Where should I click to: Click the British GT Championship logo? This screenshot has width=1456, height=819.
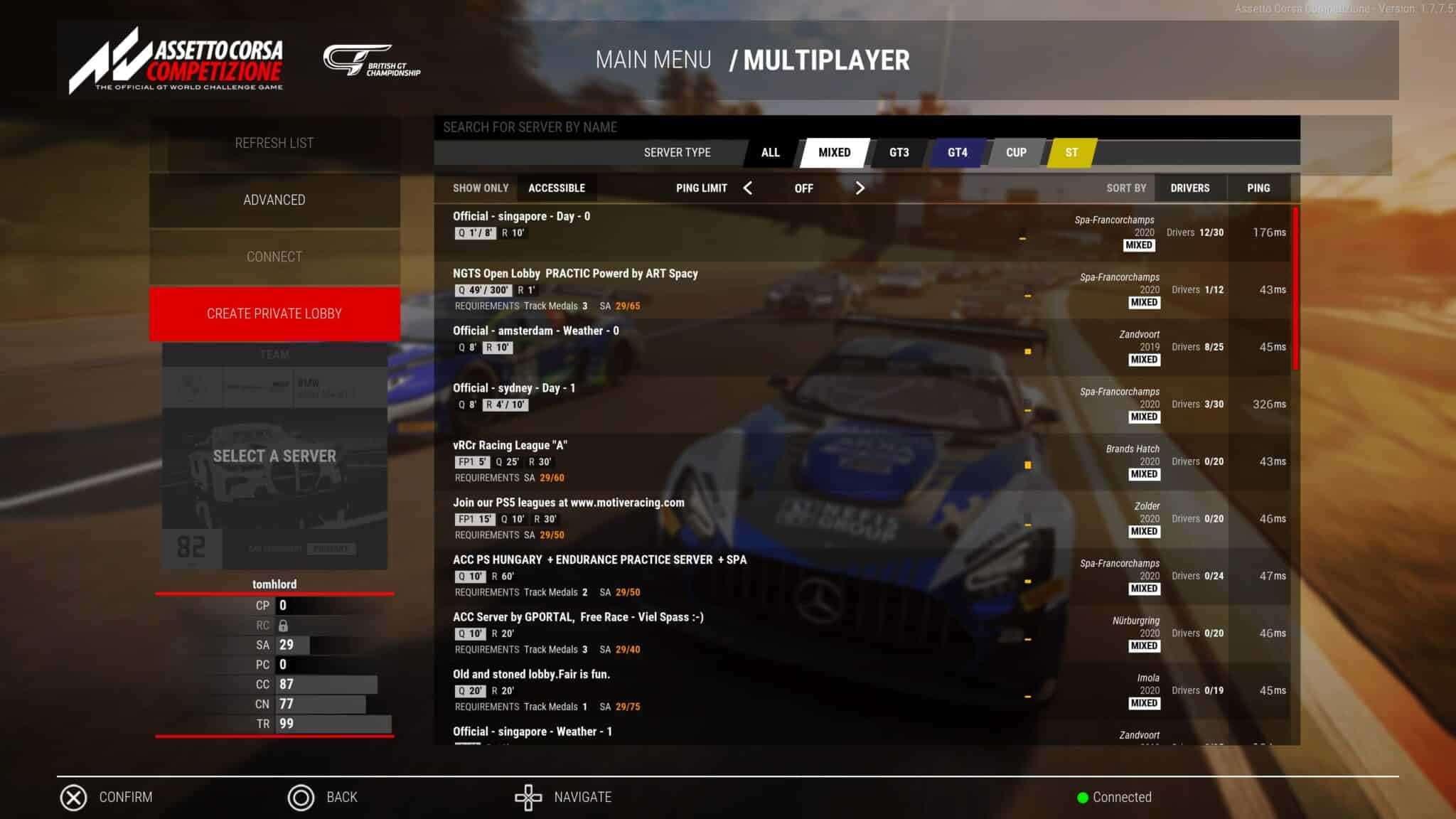point(373,63)
